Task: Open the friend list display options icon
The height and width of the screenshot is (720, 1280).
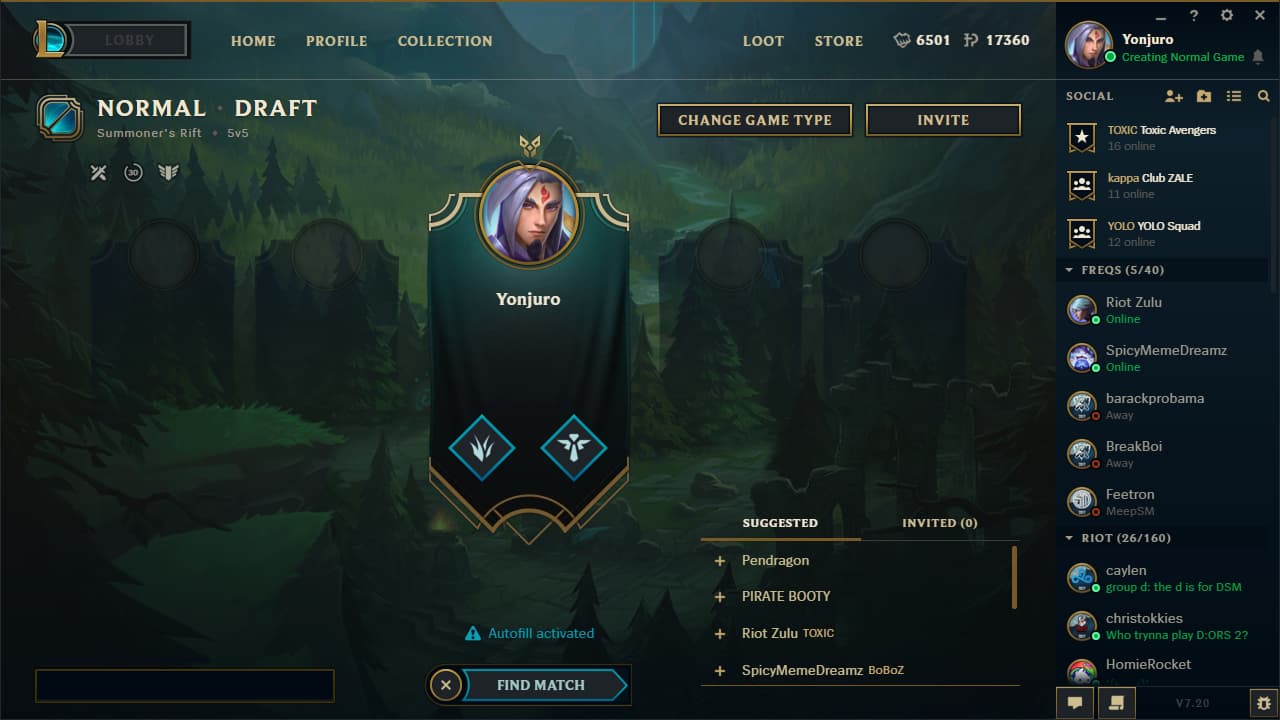Action: coord(1233,96)
